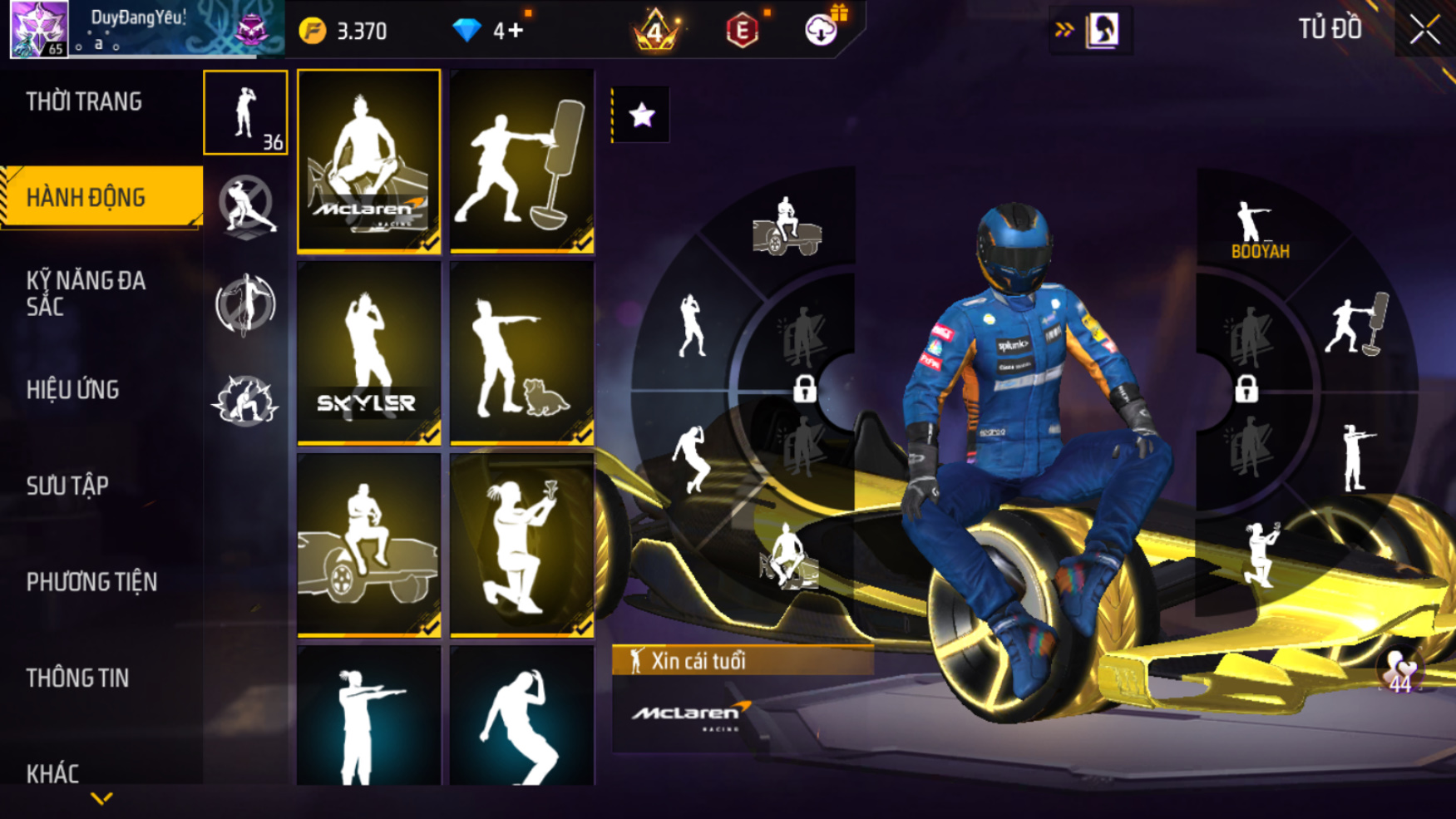This screenshot has height=819, width=1456.
Task: Select the McLaren Racing emote card
Action: click(x=368, y=160)
